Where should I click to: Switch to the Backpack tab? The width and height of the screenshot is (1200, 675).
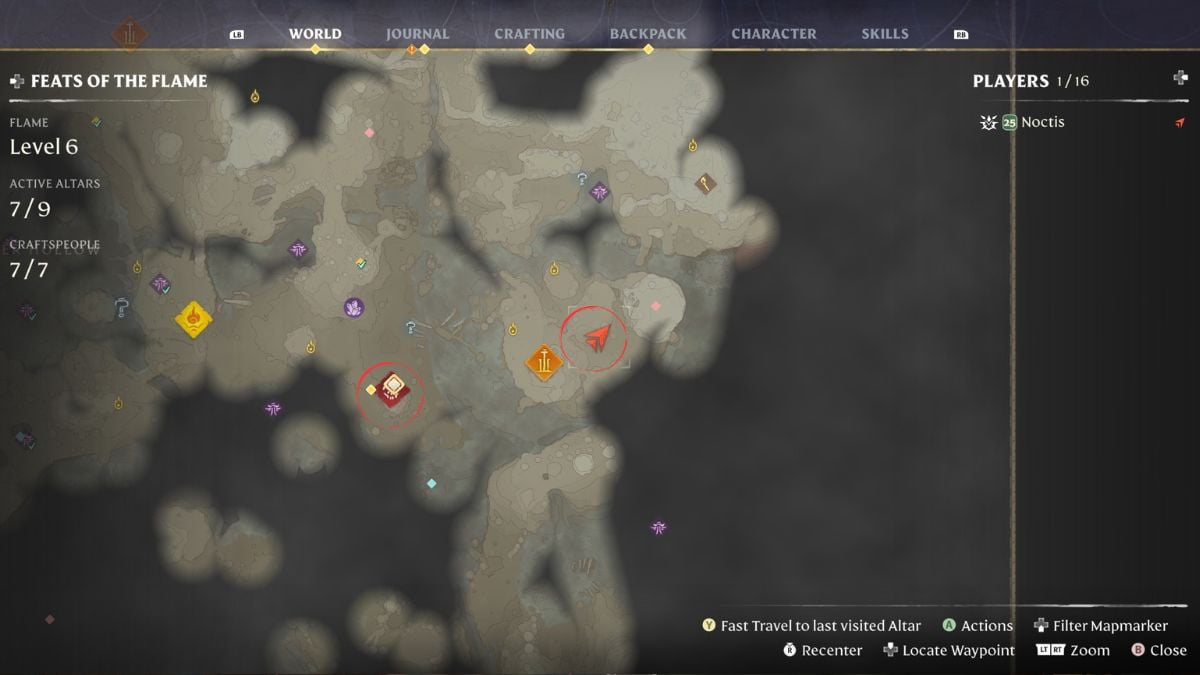pos(647,34)
